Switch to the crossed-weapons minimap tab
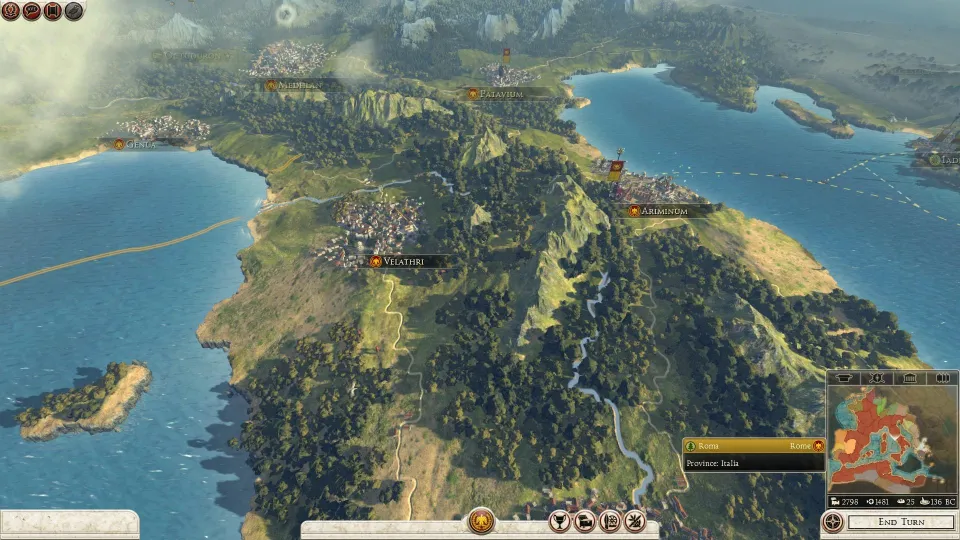Screen dimensions: 960x540 coord(877,378)
